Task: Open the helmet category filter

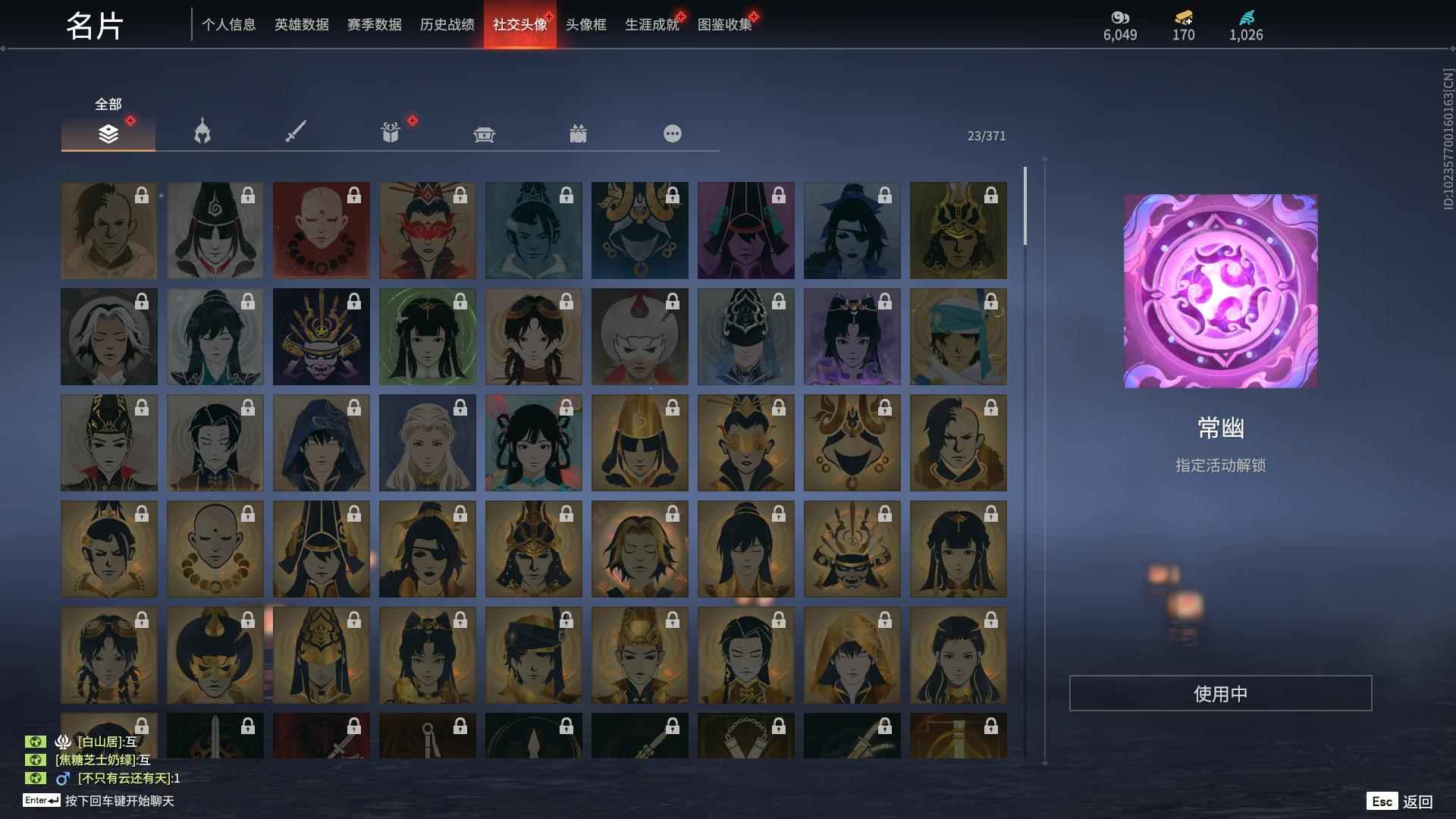Action: (201, 133)
